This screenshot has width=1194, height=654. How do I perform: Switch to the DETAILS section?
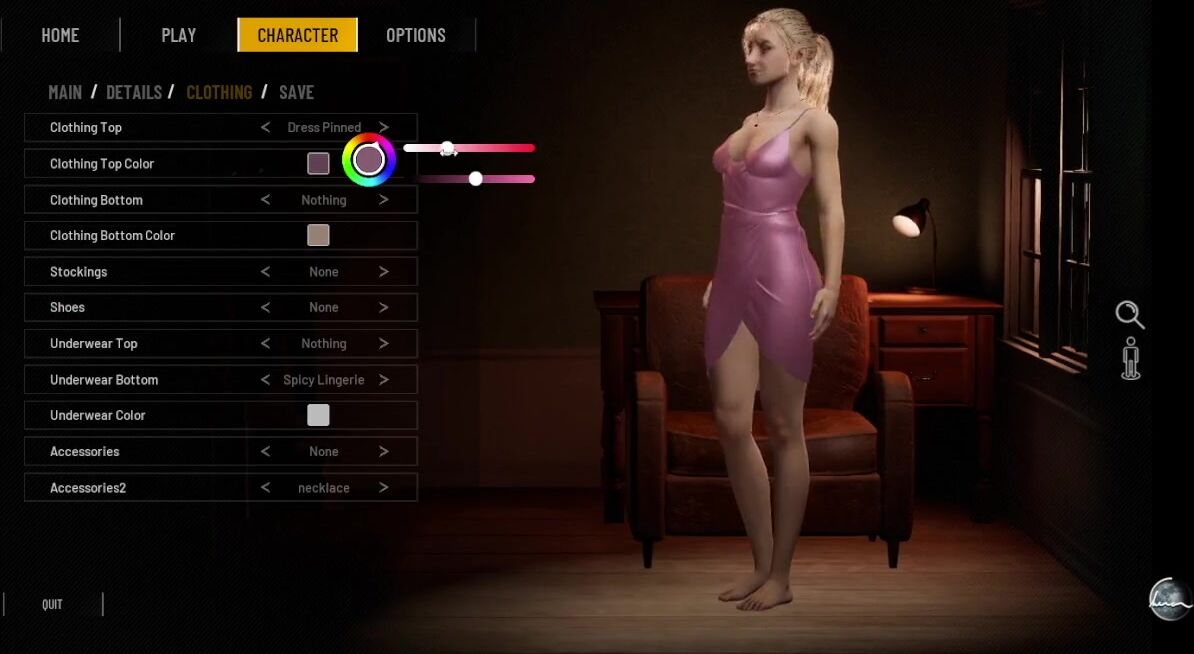coord(134,92)
